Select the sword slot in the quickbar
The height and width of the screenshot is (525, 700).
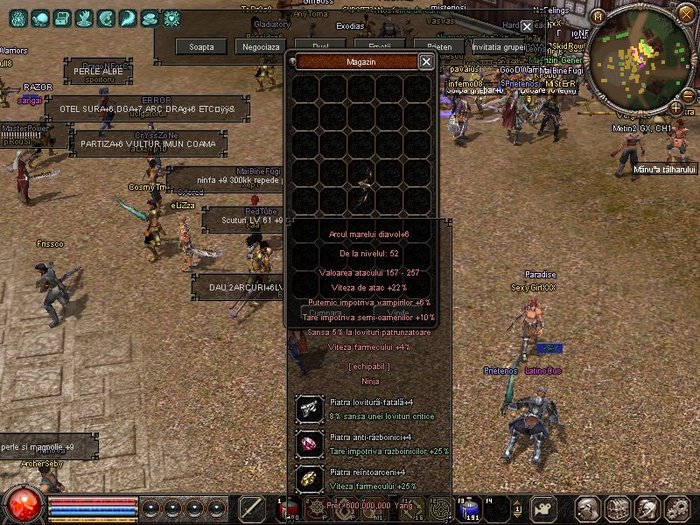coord(251,507)
